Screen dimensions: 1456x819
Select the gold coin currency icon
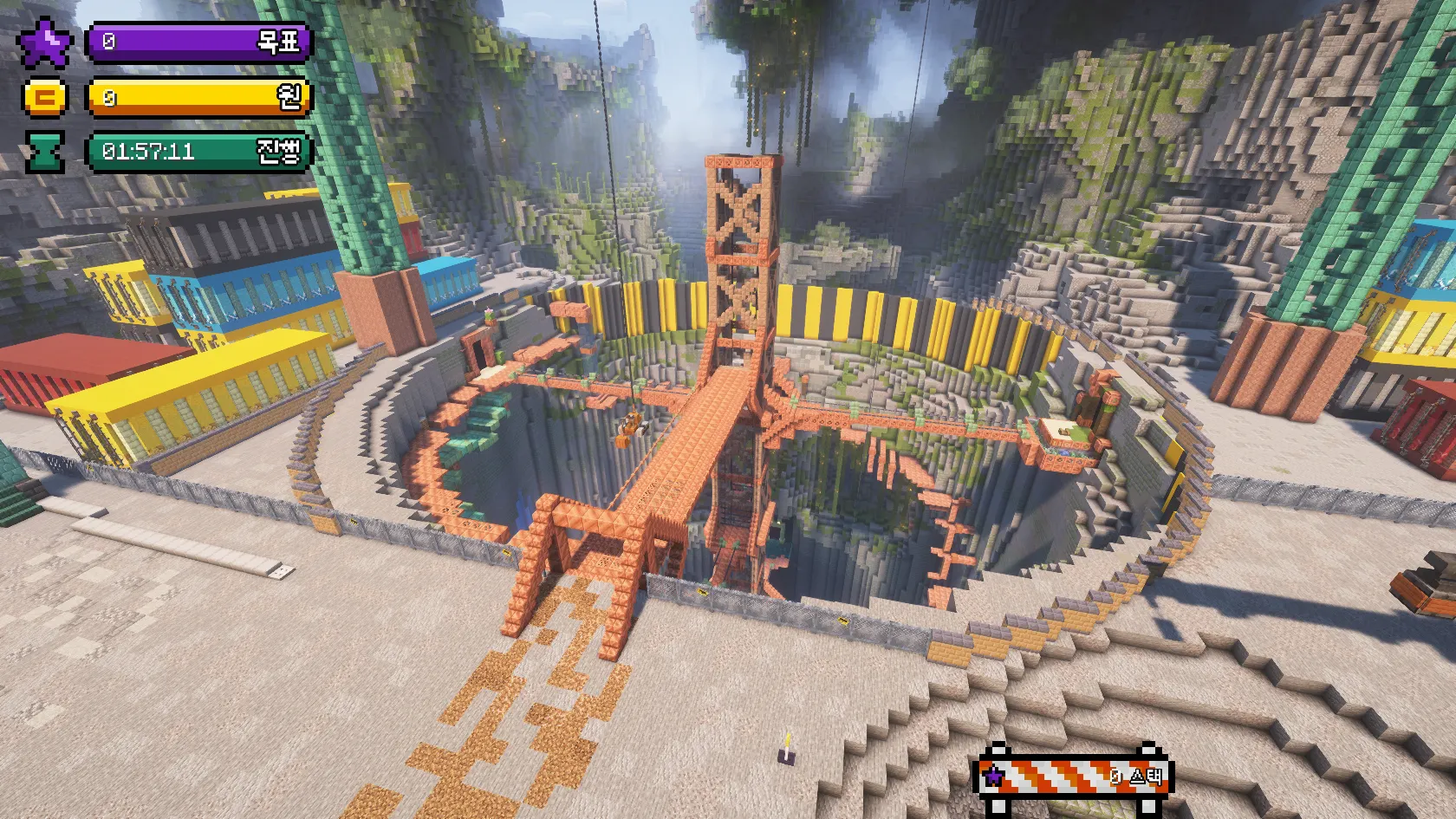pos(44,97)
